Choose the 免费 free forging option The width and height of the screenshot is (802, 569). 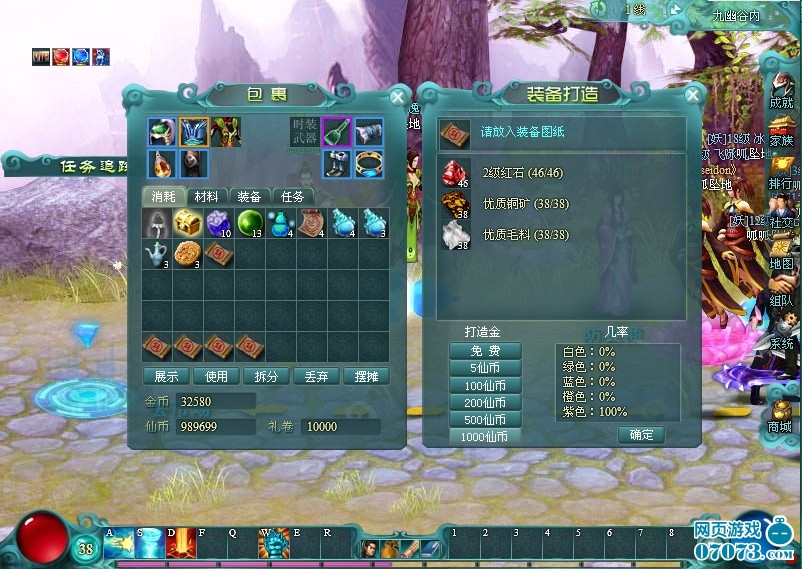pyautogui.click(x=483, y=351)
